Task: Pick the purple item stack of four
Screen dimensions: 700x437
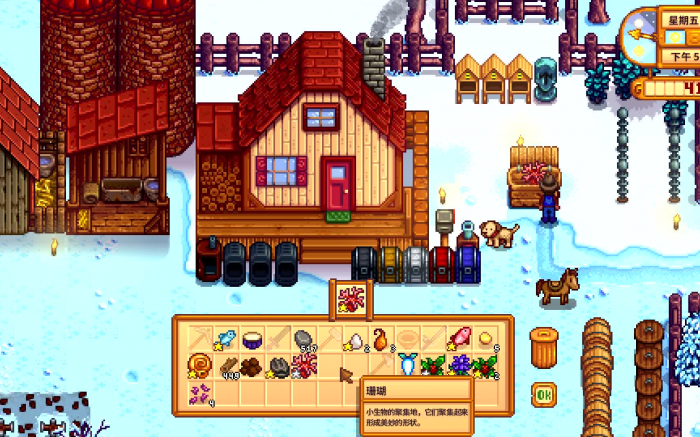Action: tap(199, 392)
